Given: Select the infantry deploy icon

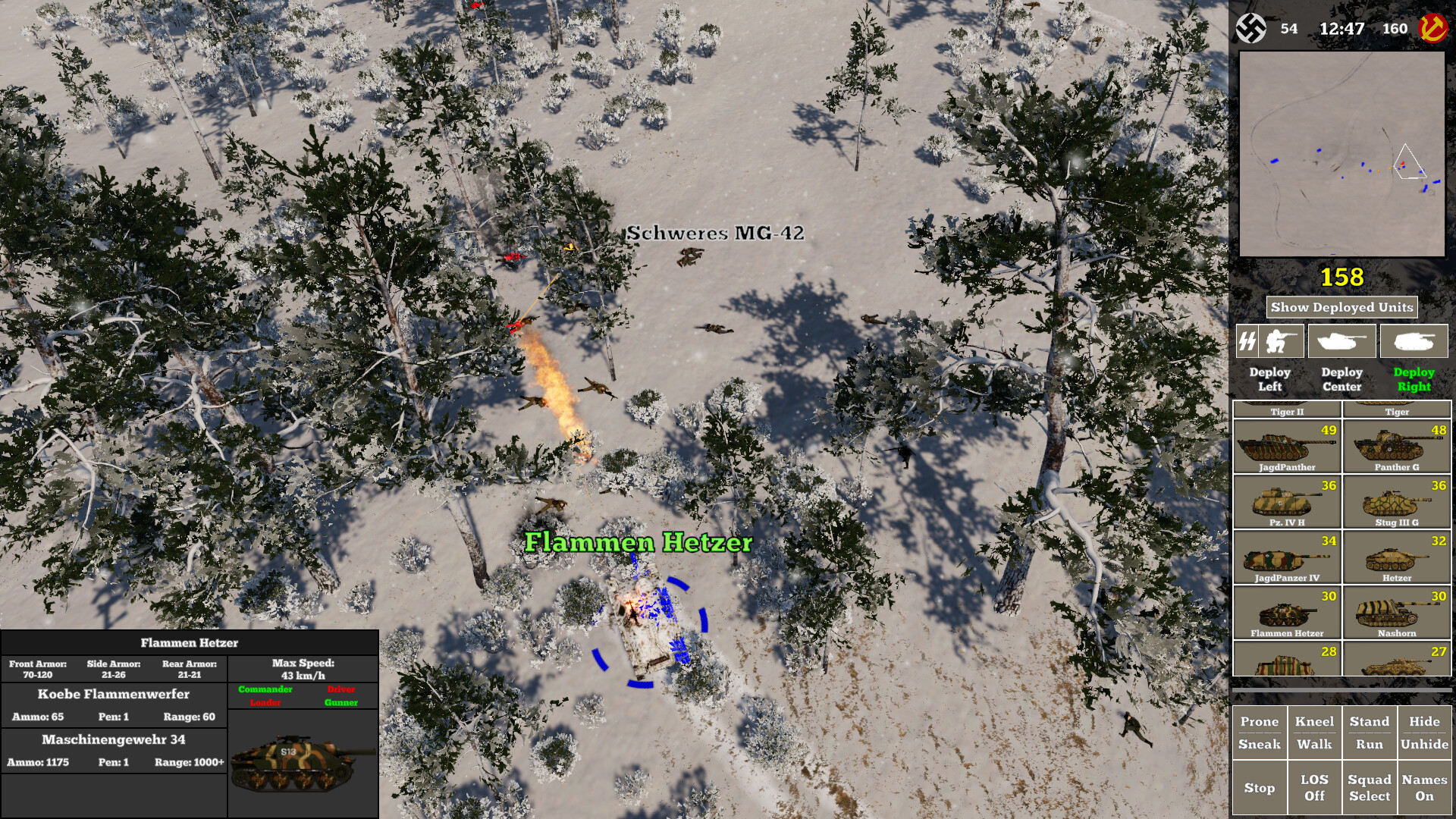Looking at the screenshot, I should (1283, 340).
